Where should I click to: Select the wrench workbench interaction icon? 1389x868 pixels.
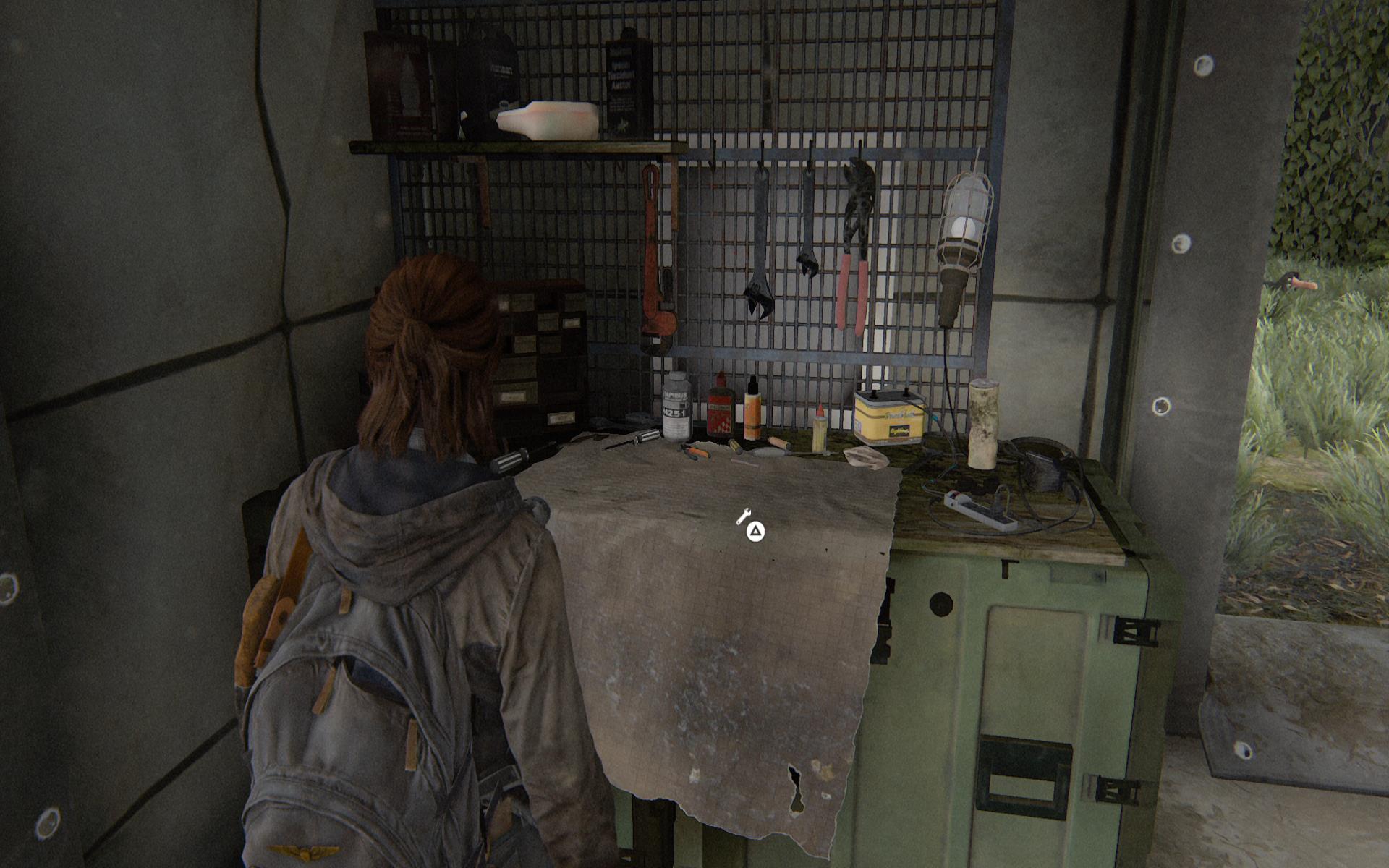click(x=743, y=516)
